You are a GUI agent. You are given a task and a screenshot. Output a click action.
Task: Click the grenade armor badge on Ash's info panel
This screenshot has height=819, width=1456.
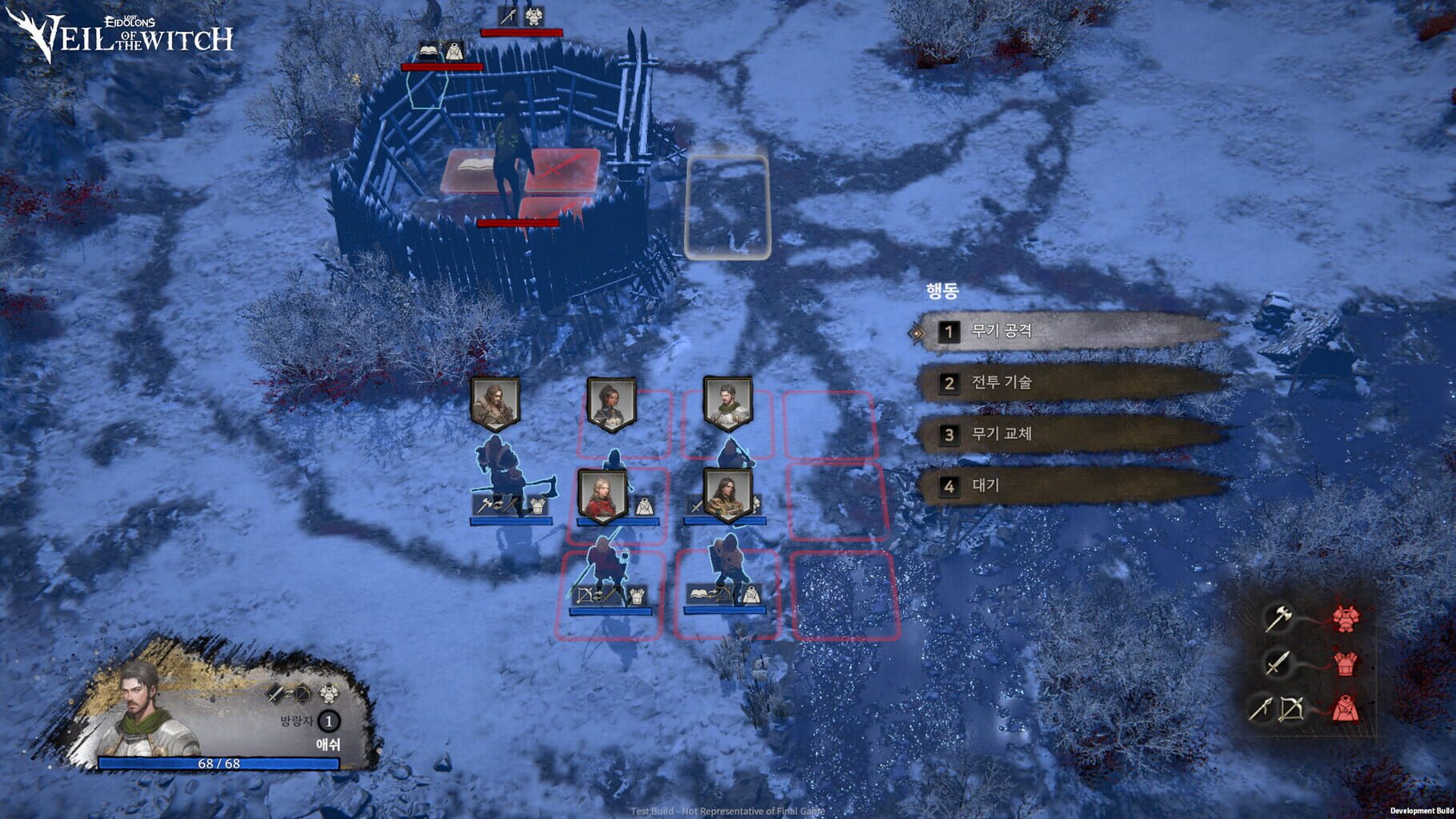328,693
